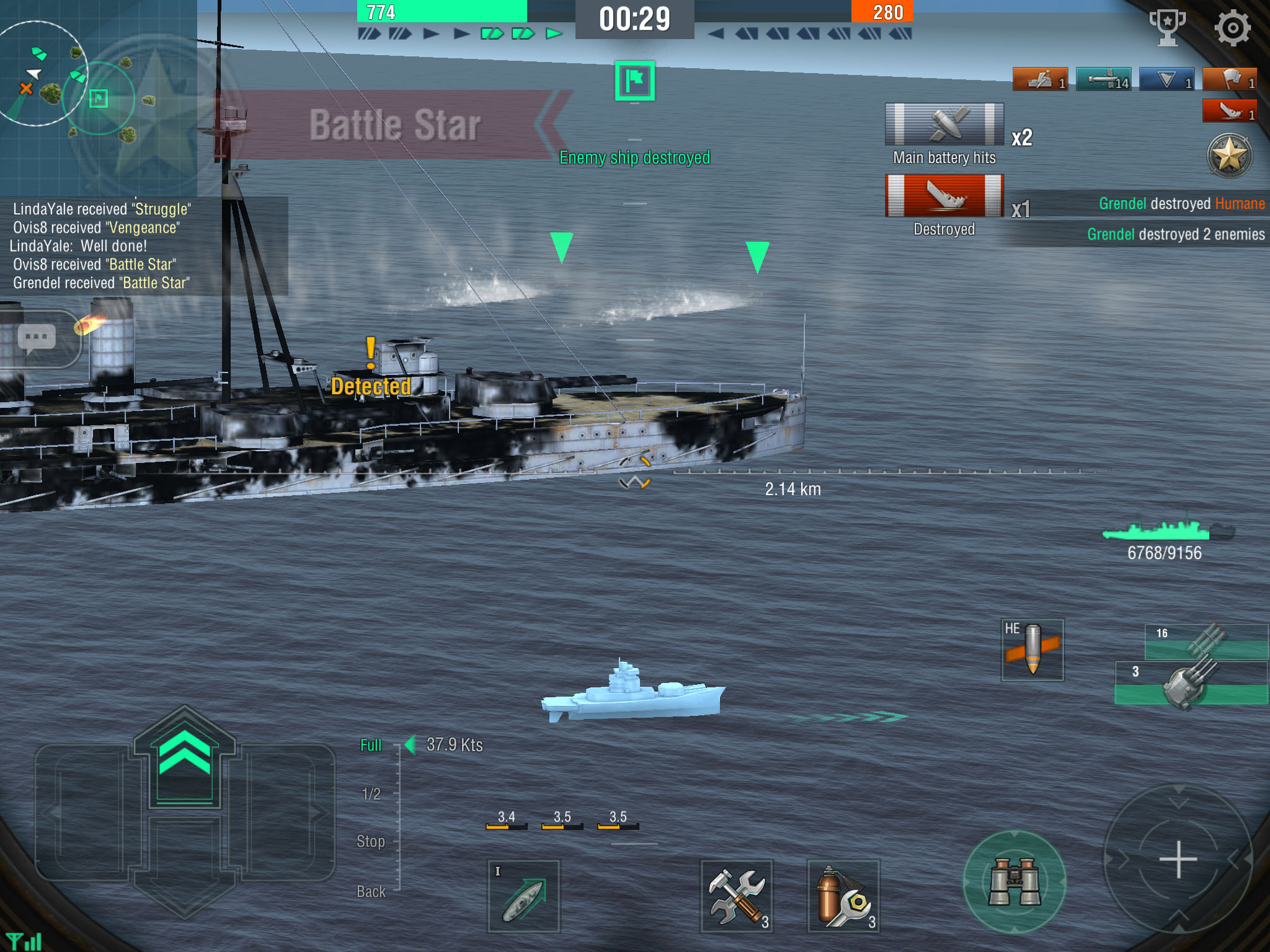Set engine throttle to Full
Screen dimensions: 1270x952
[371, 745]
